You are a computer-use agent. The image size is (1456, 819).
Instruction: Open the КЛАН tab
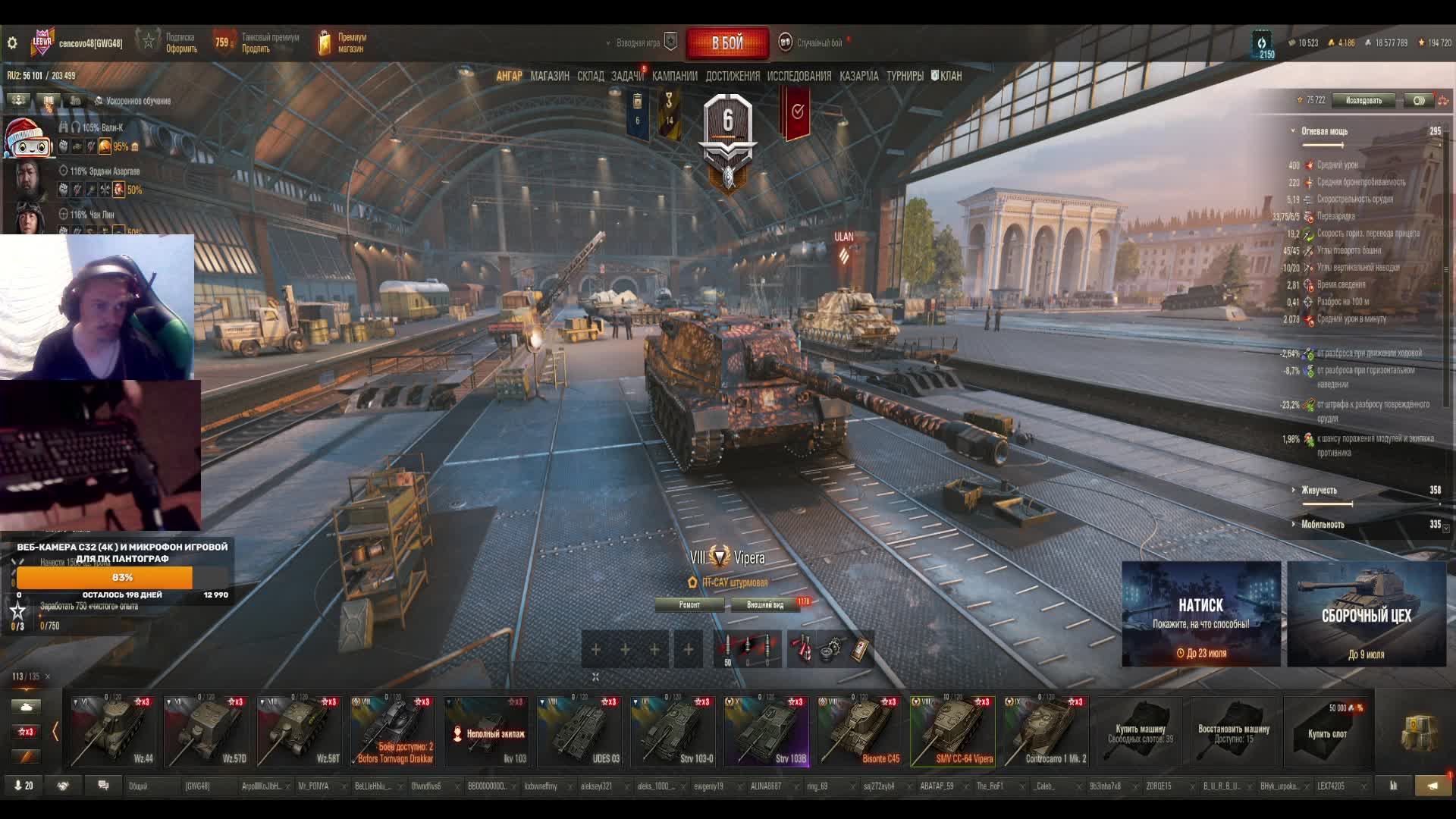pos(946,76)
